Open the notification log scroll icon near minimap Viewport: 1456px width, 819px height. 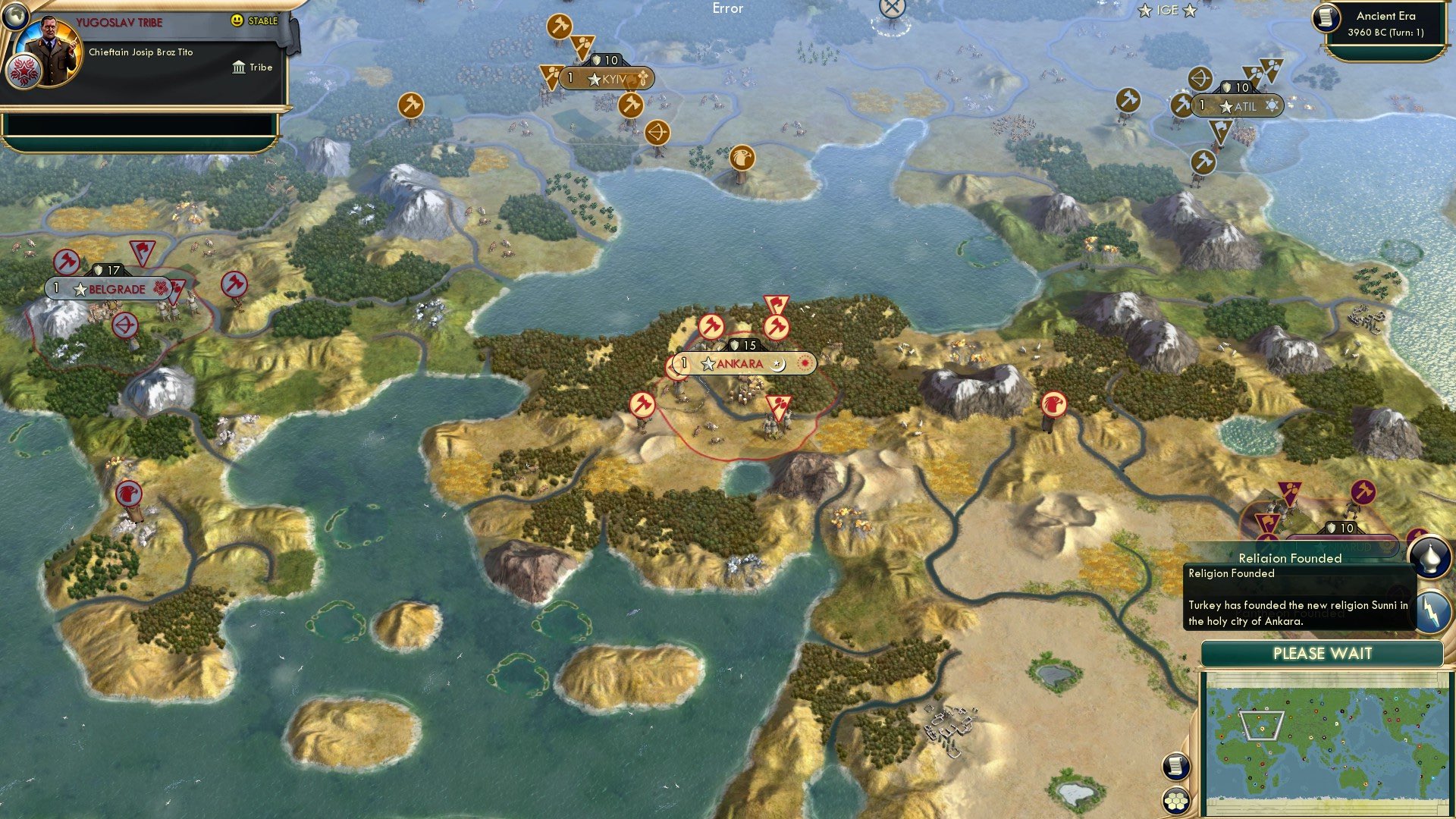[1176, 767]
